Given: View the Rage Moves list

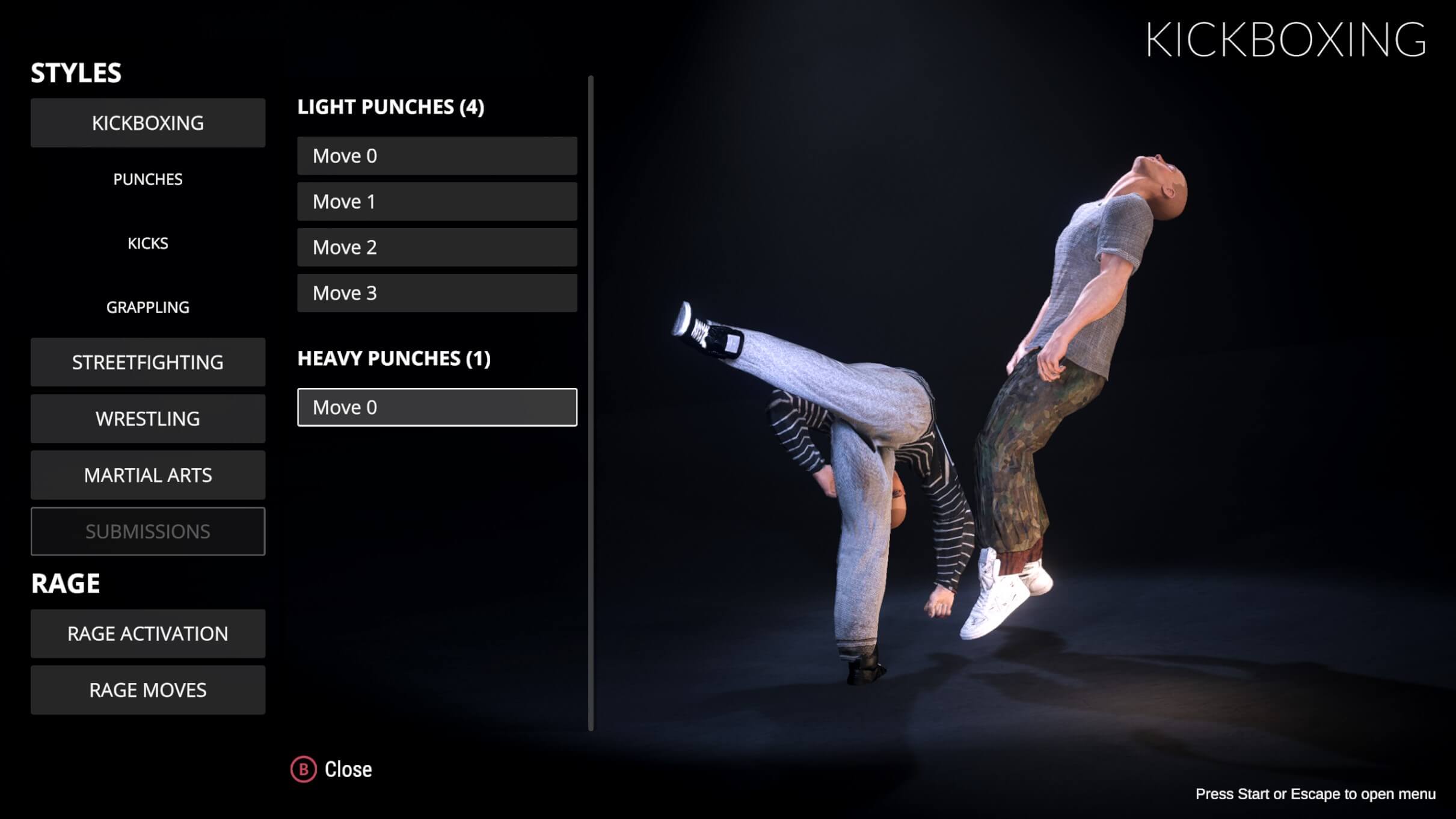Looking at the screenshot, I should click(147, 690).
